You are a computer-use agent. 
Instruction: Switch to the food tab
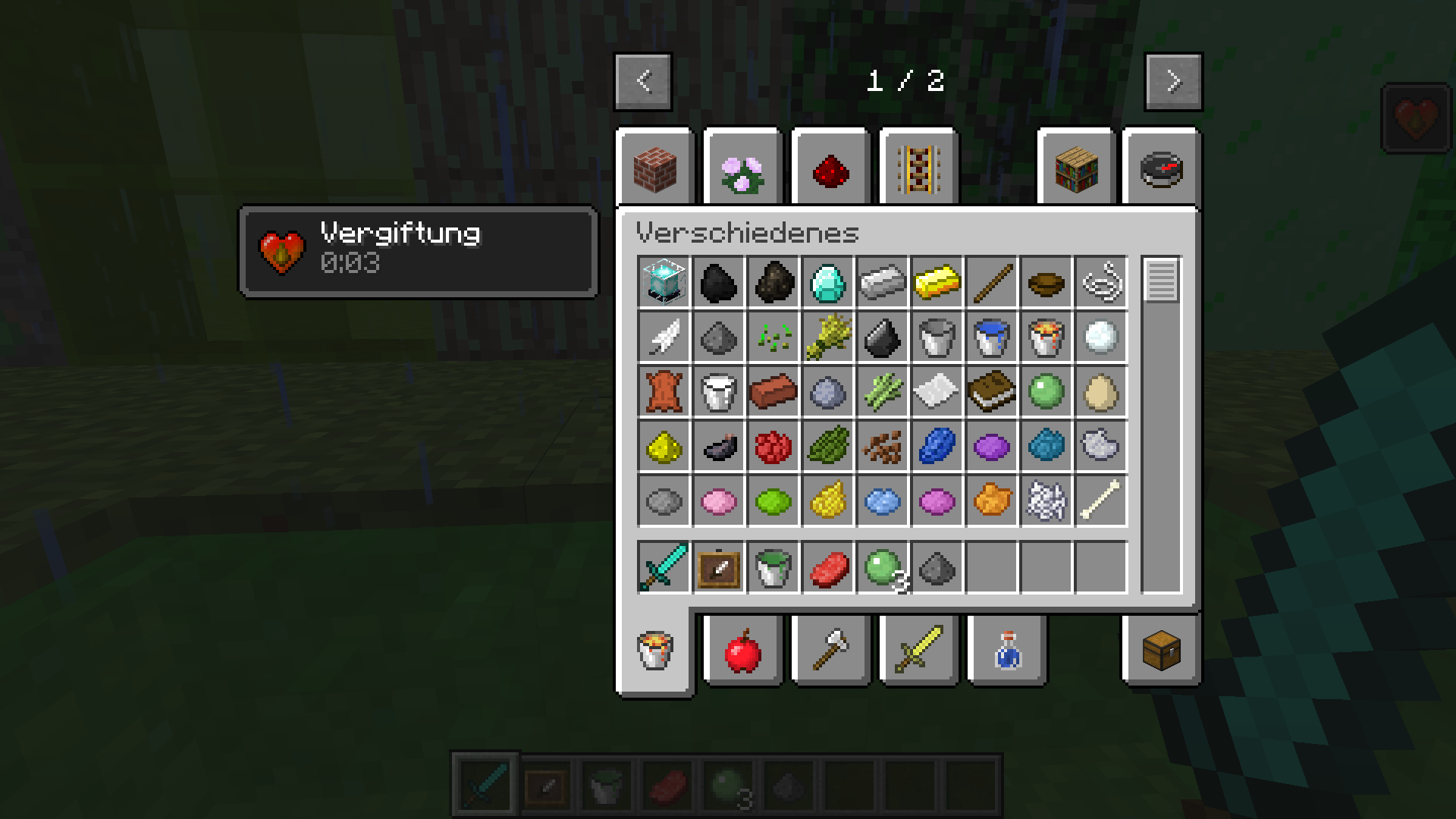click(x=742, y=651)
